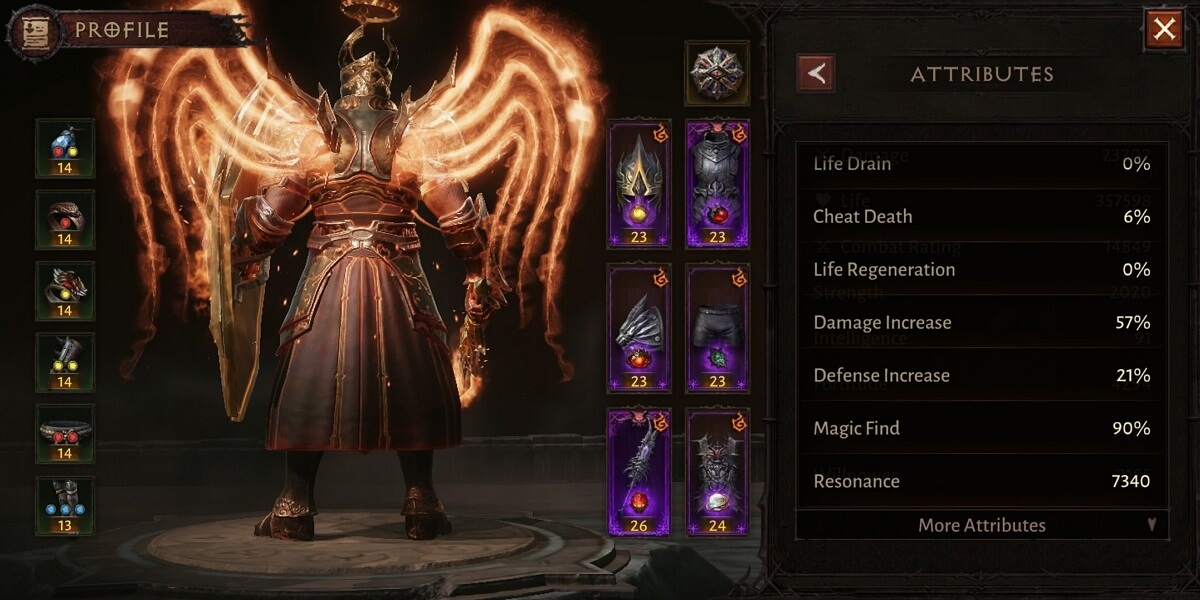The width and height of the screenshot is (1200, 600).
Task: Open the Profile scroll icon
Action: click(x=26, y=30)
